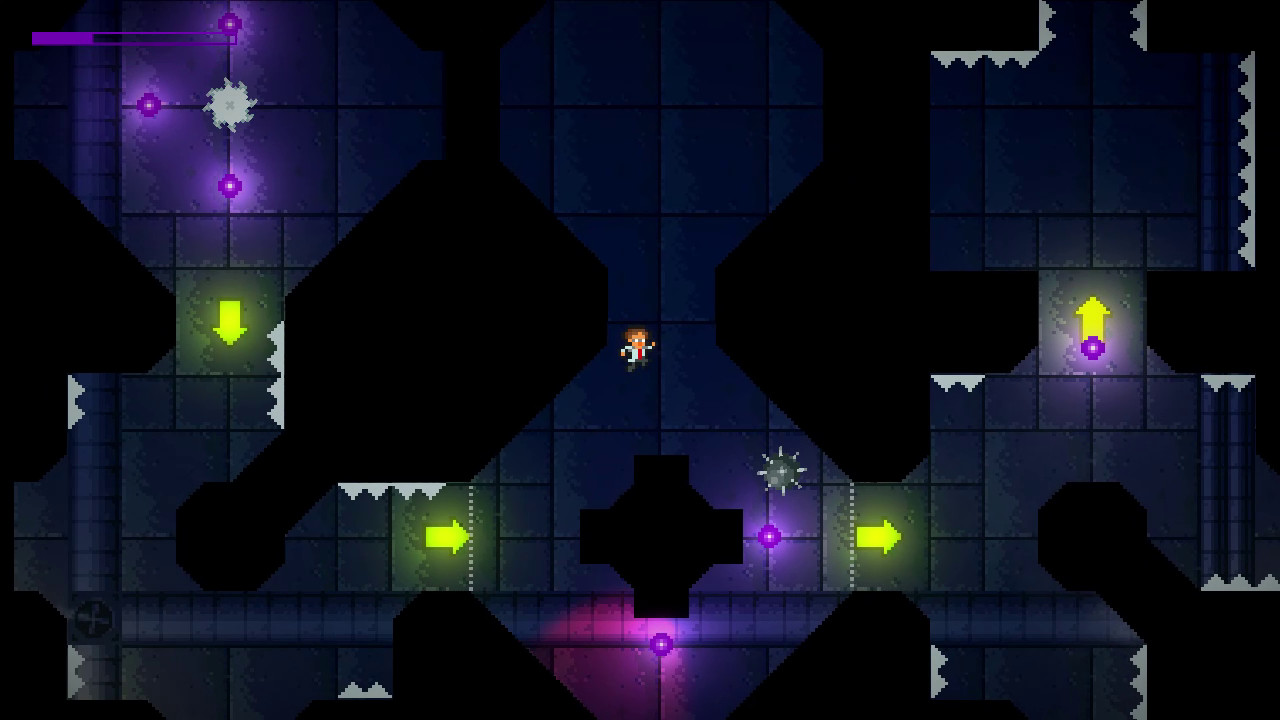The height and width of the screenshot is (720, 1280).
Task: Click the purple orb at the bottom center
Action: (x=660, y=645)
